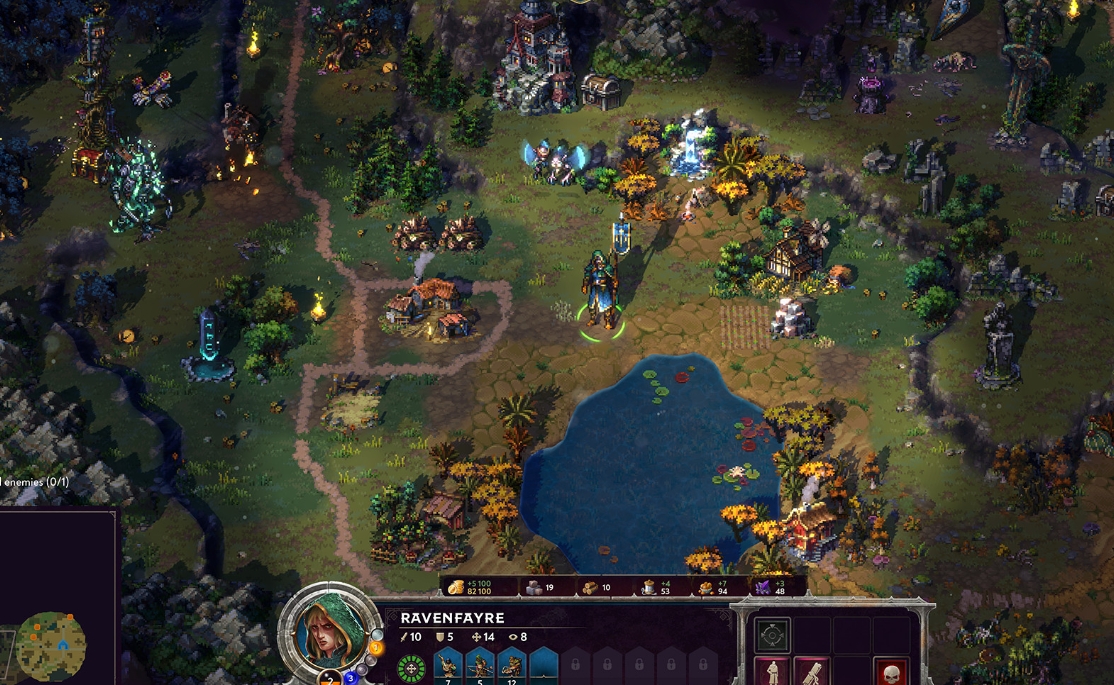Select the blue town marker on minimap
Viewport: 1114px width, 685px height.
click(x=61, y=644)
